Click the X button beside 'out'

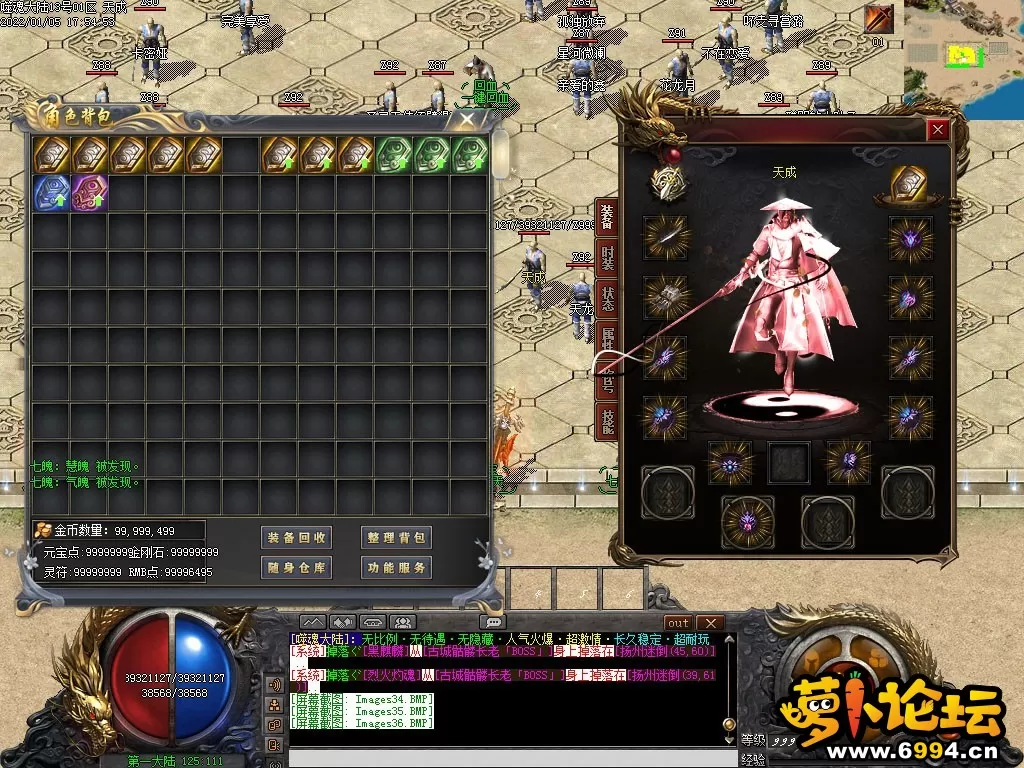[x=709, y=623]
